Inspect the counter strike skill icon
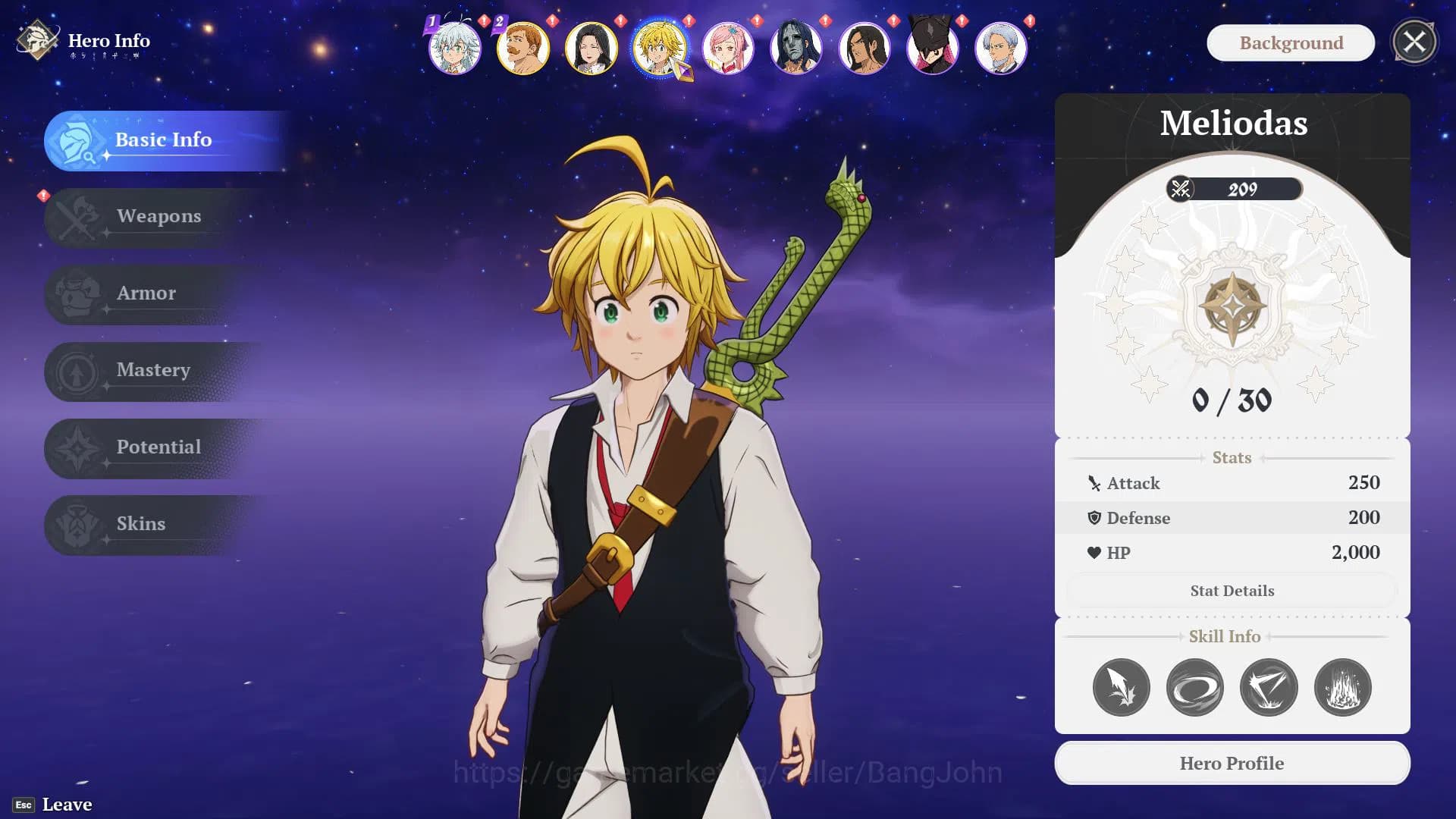Screen dimensions: 1456x819 coord(1269,687)
